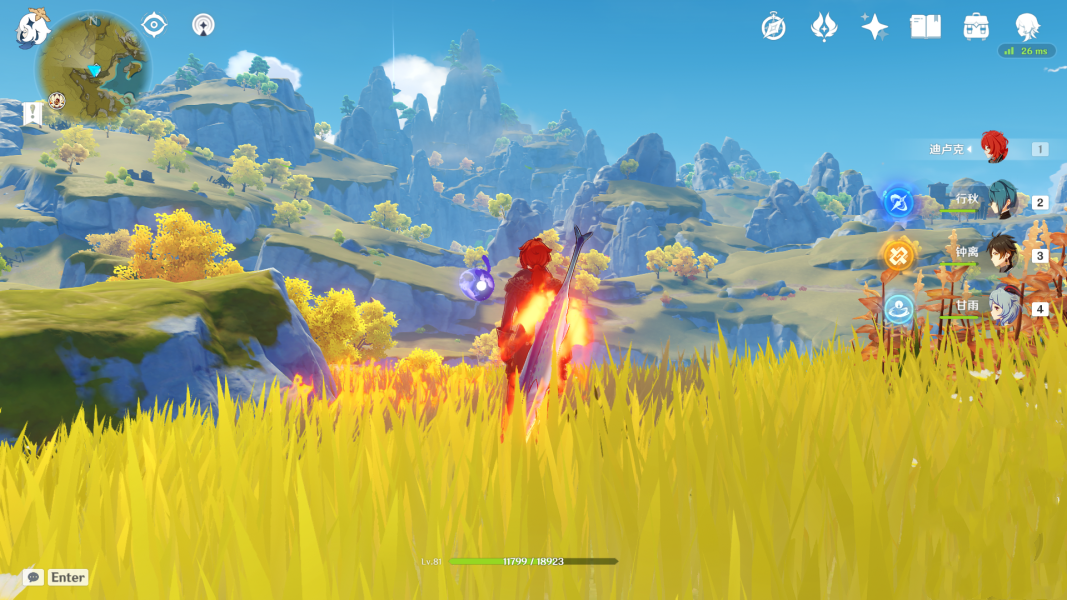The width and height of the screenshot is (1067, 600).
Task: Switch to party member 行秋
Action: click(x=1001, y=200)
